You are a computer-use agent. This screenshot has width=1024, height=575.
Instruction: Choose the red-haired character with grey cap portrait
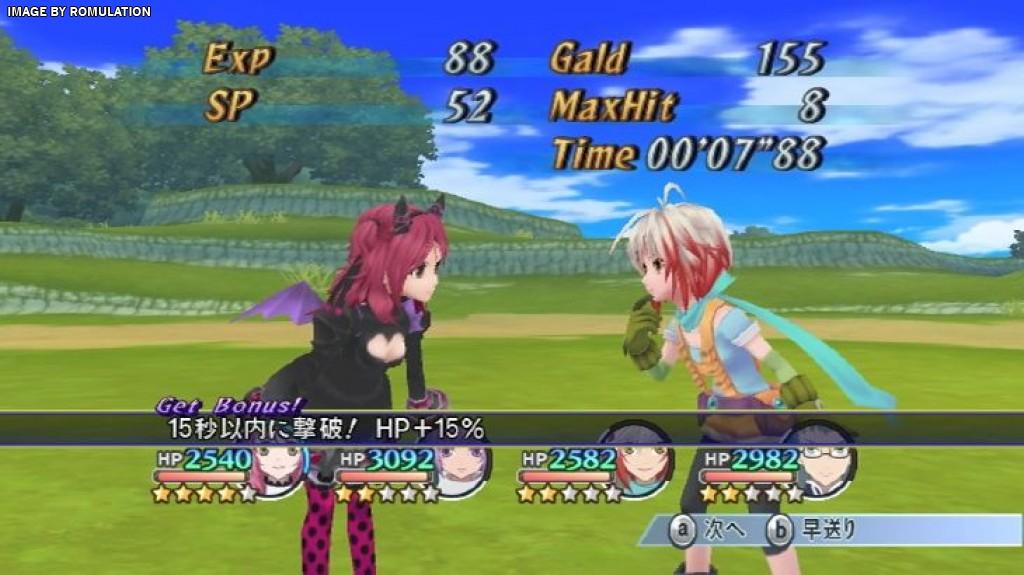[641, 465]
